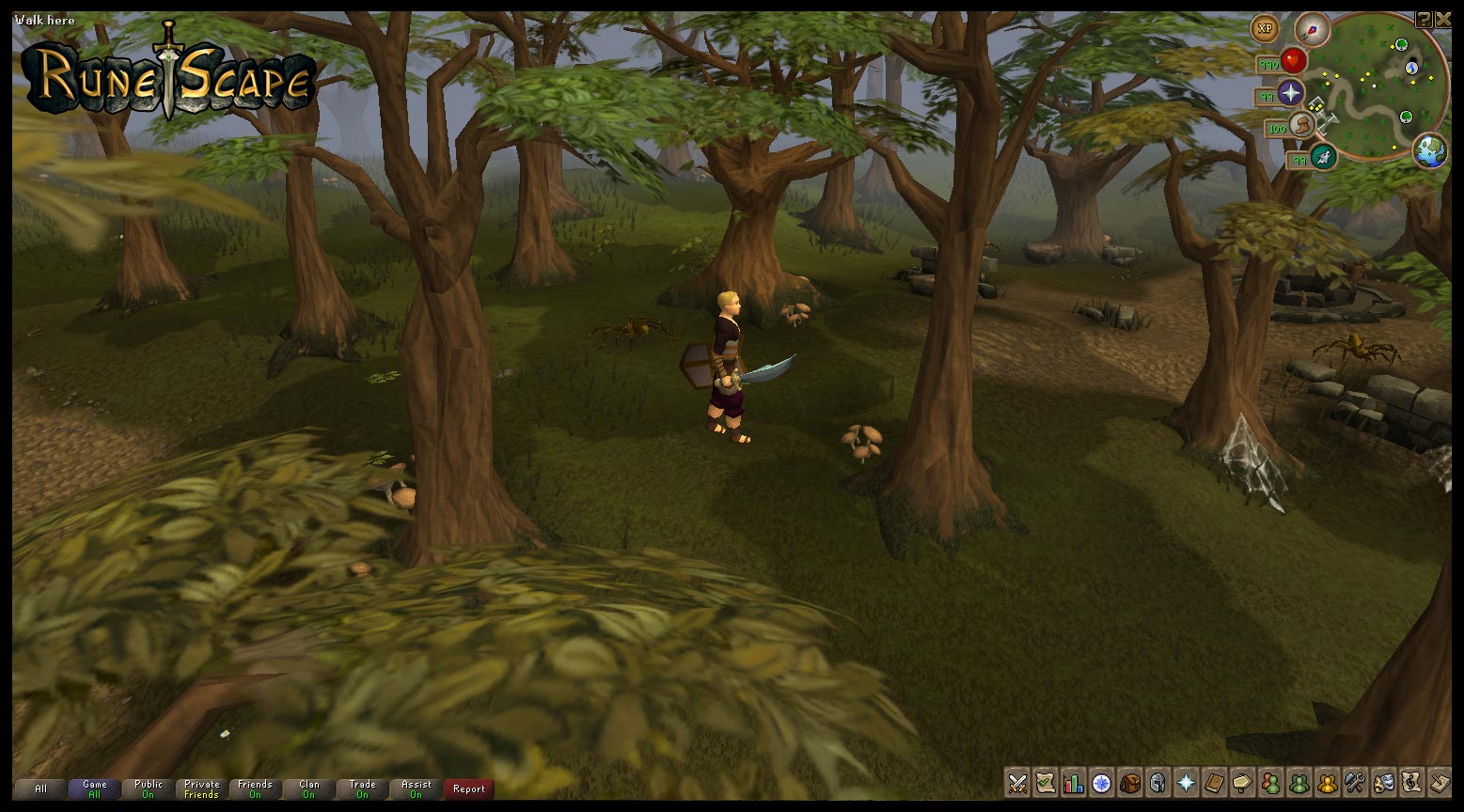Click the red Report button
Screen dimensions: 1464x812
click(468, 789)
